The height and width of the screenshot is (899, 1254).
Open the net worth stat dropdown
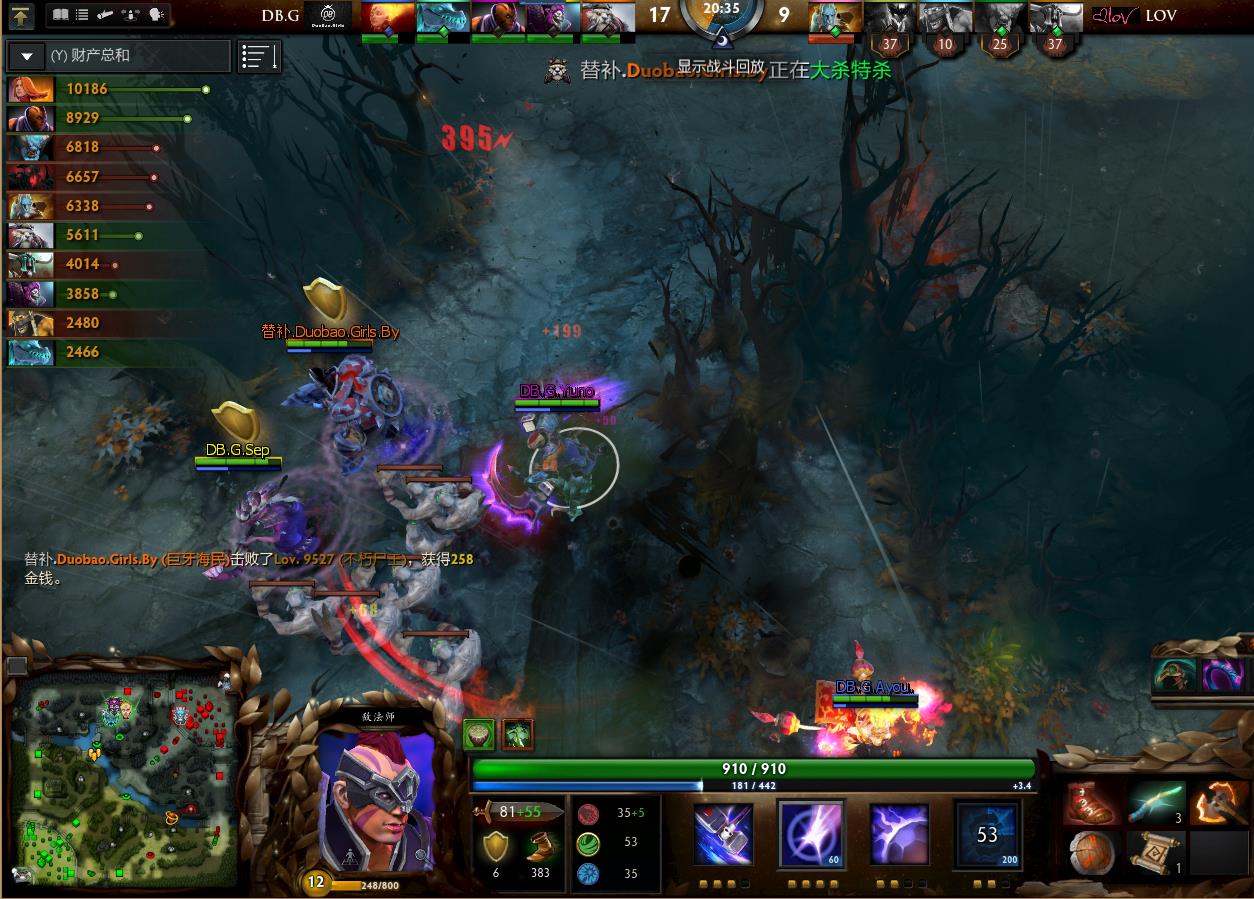[x=27, y=56]
